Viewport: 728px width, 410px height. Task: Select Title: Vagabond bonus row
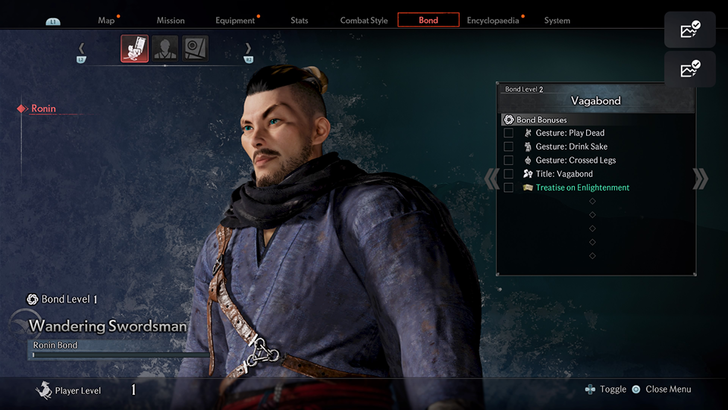pos(565,174)
